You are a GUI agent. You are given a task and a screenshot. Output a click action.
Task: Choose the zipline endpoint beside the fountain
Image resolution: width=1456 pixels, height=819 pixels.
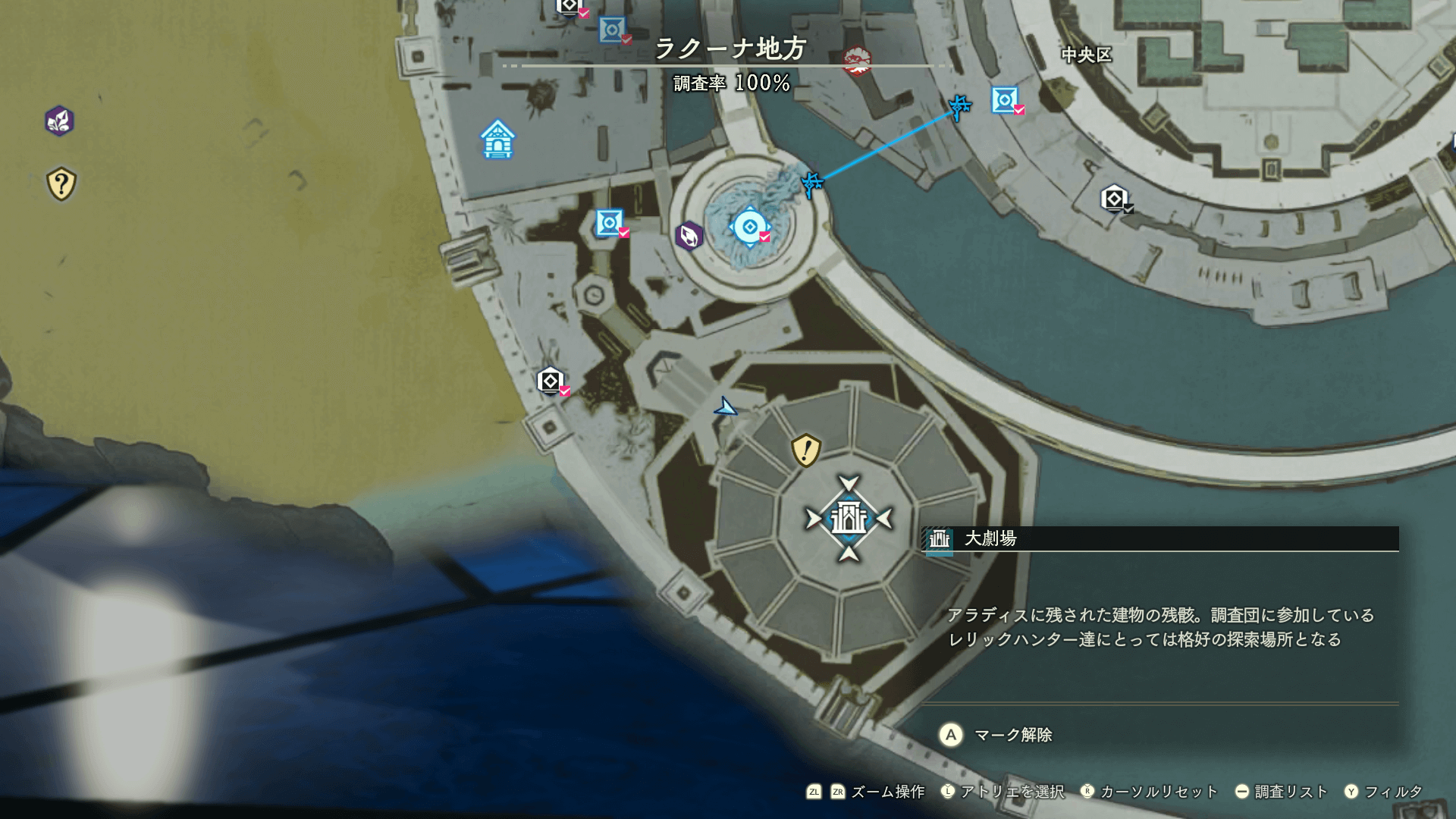812,183
